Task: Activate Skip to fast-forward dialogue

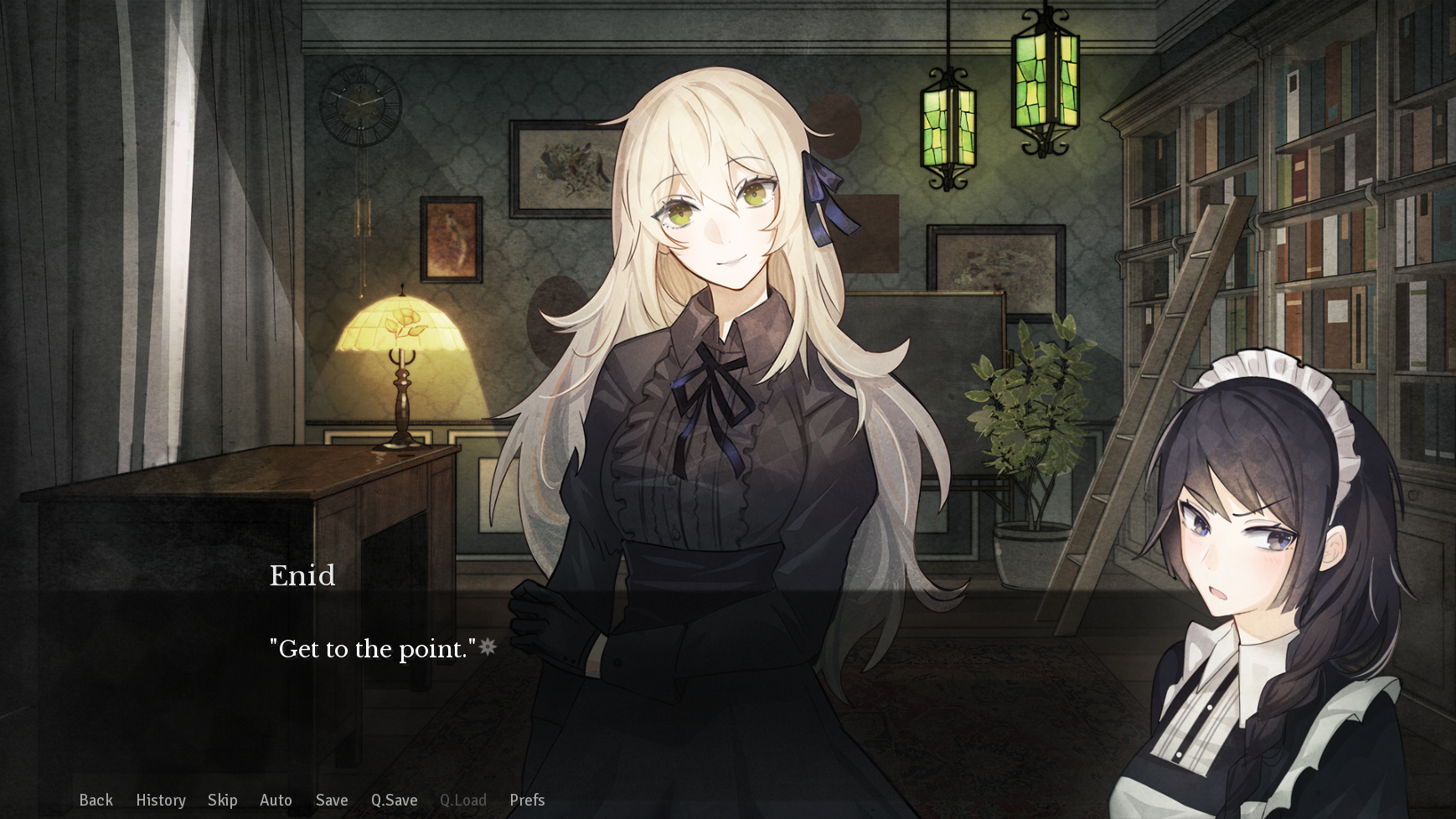Action: [223, 801]
